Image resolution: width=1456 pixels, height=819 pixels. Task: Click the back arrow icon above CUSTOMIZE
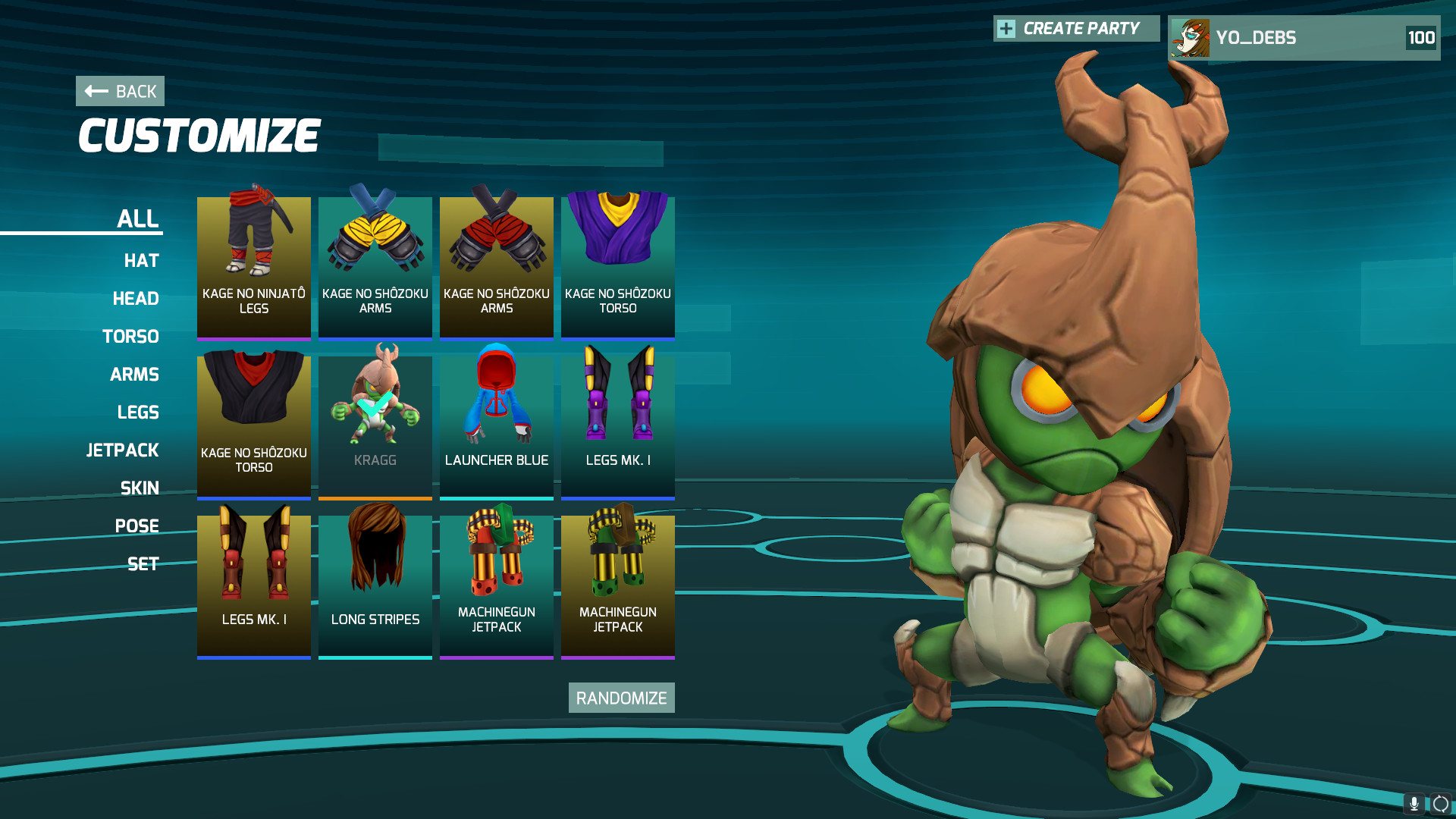pyautogui.click(x=94, y=90)
